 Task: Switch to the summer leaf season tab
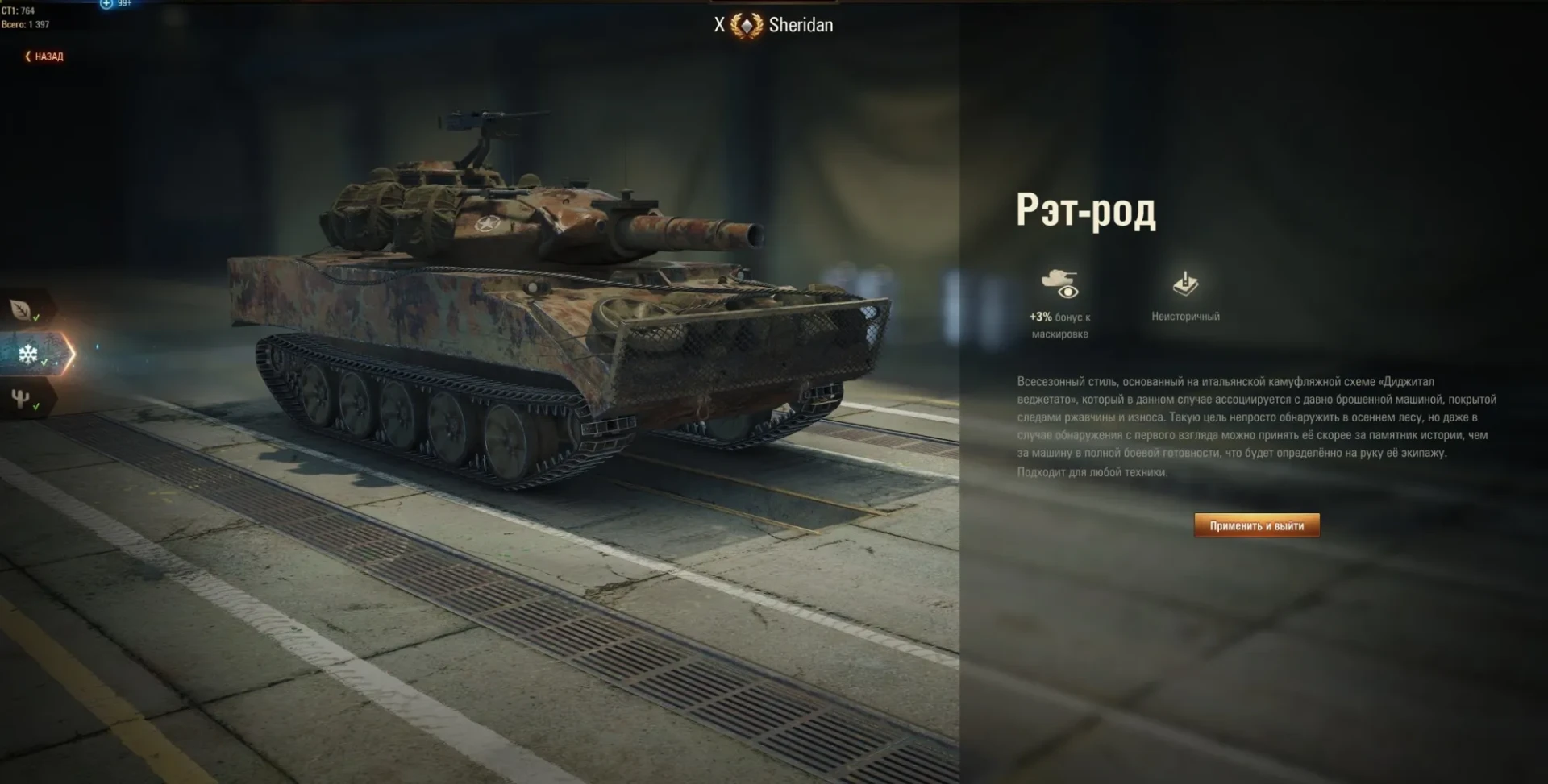[x=22, y=309]
